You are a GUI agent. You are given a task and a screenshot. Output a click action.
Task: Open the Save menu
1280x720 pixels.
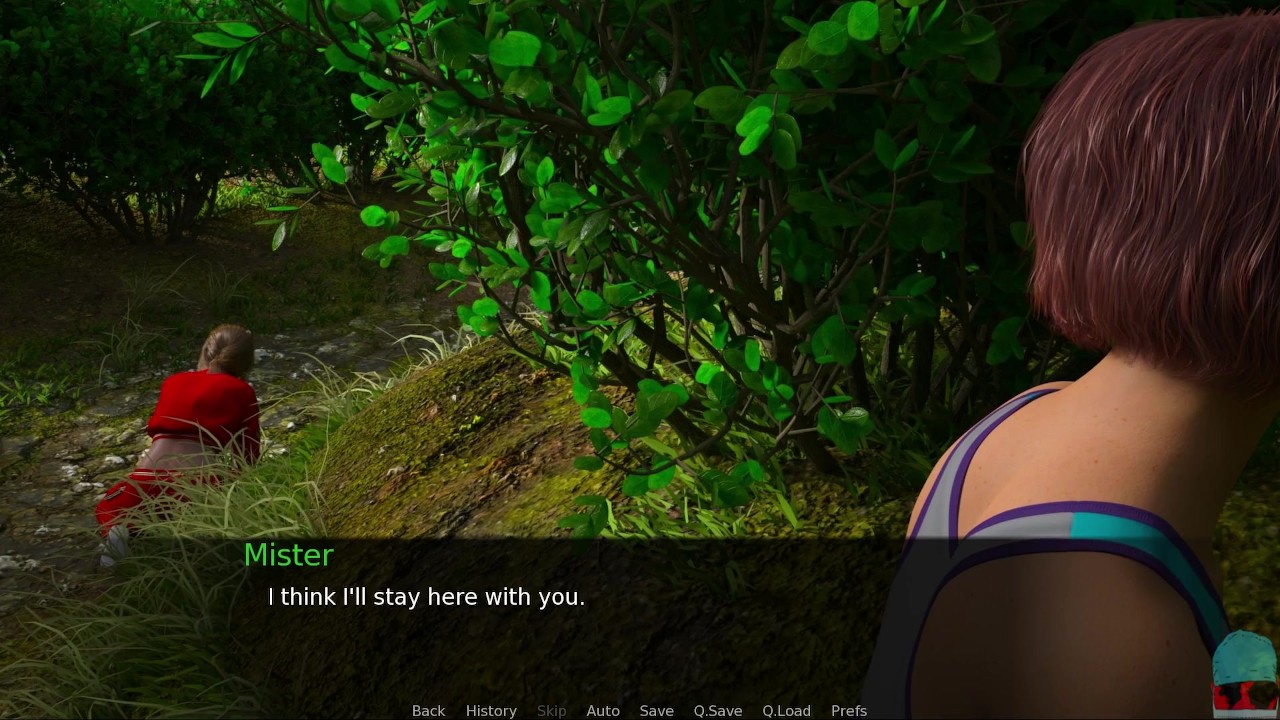tap(656, 710)
